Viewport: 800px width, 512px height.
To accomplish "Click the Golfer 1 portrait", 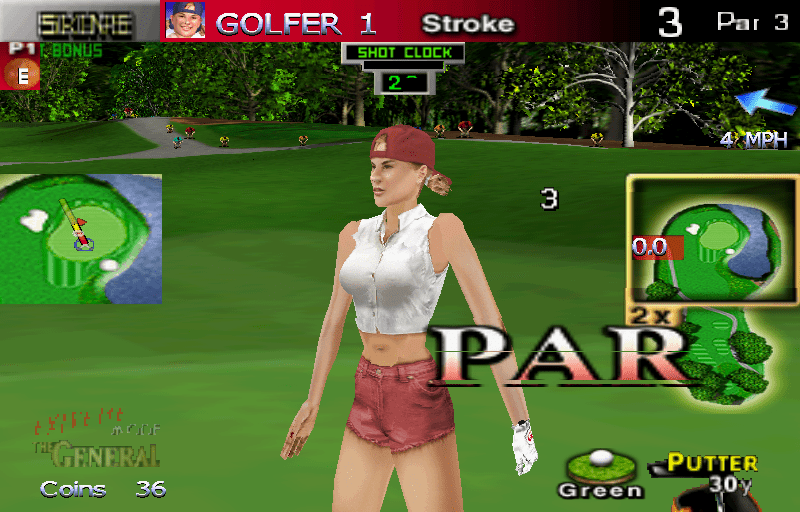I will point(185,20).
